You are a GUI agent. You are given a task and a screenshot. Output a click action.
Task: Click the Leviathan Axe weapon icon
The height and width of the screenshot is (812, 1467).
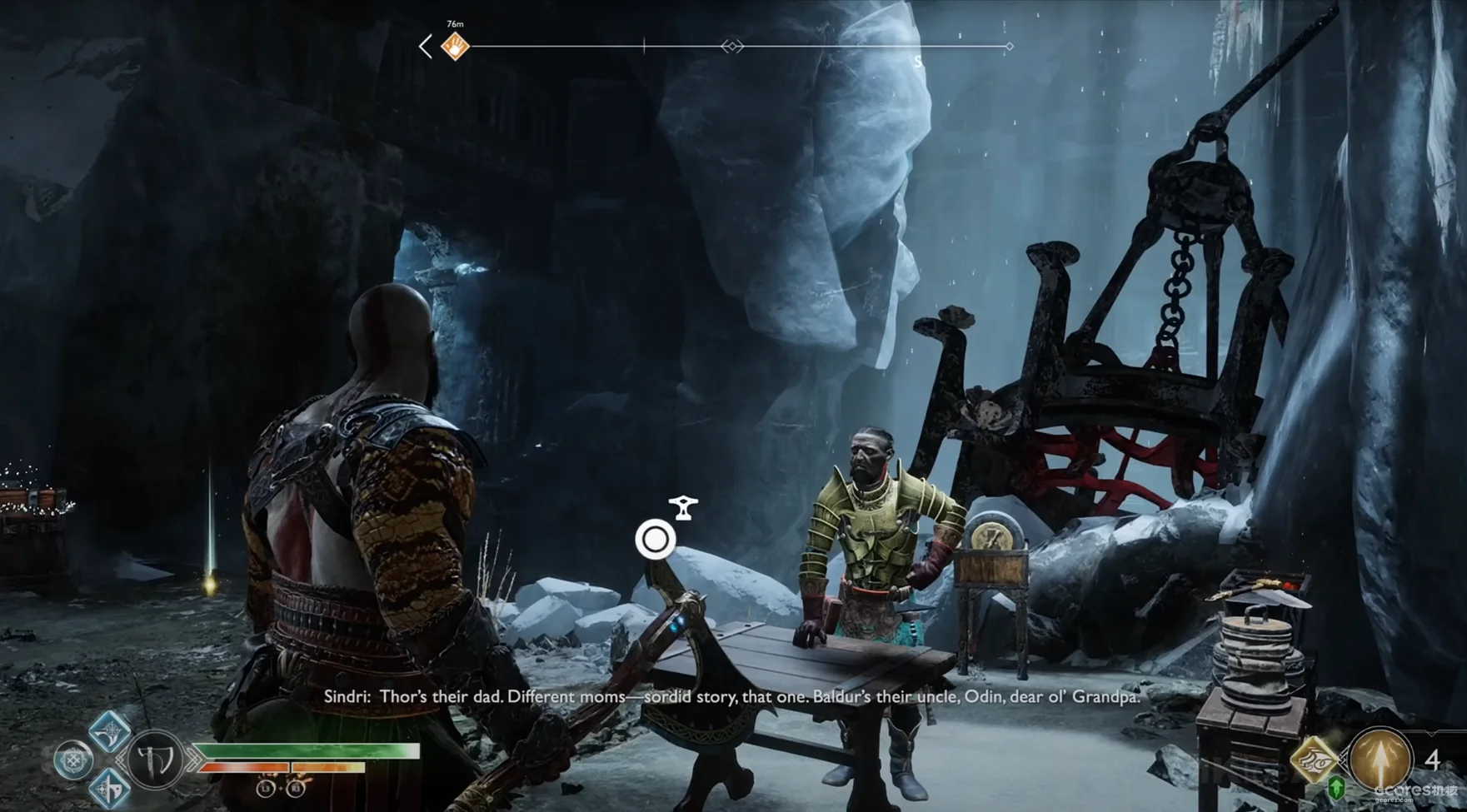(x=157, y=759)
